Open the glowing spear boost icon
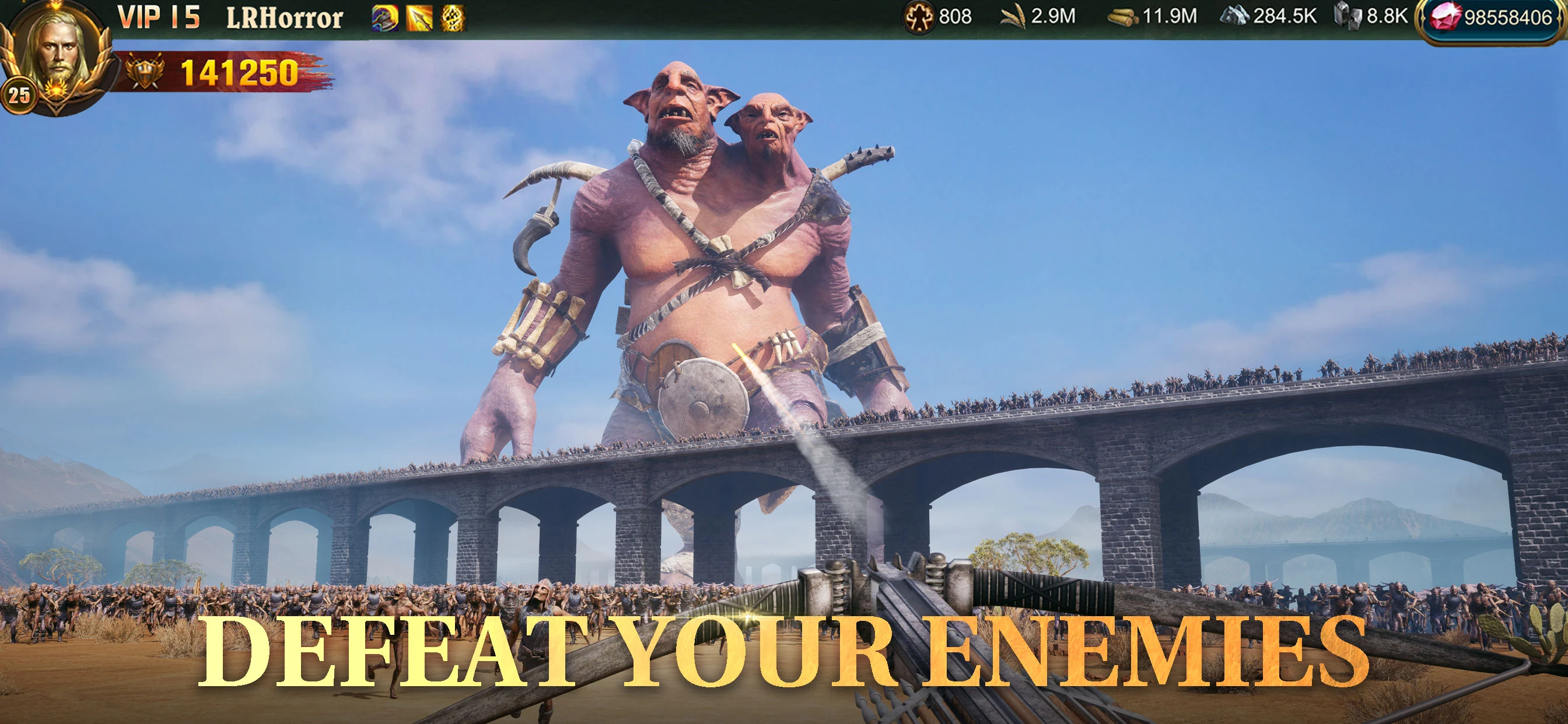The image size is (1568, 724). (x=420, y=19)
